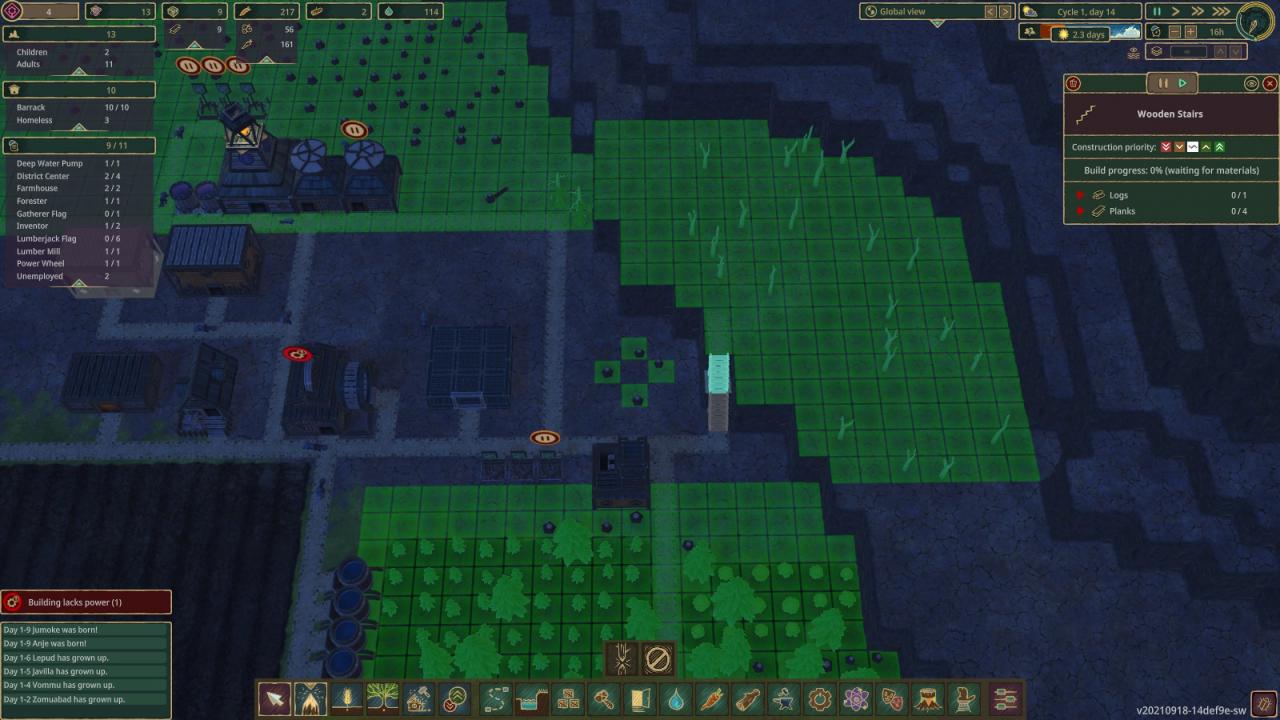Set construction priority to highest

[x=1219, y=147]
